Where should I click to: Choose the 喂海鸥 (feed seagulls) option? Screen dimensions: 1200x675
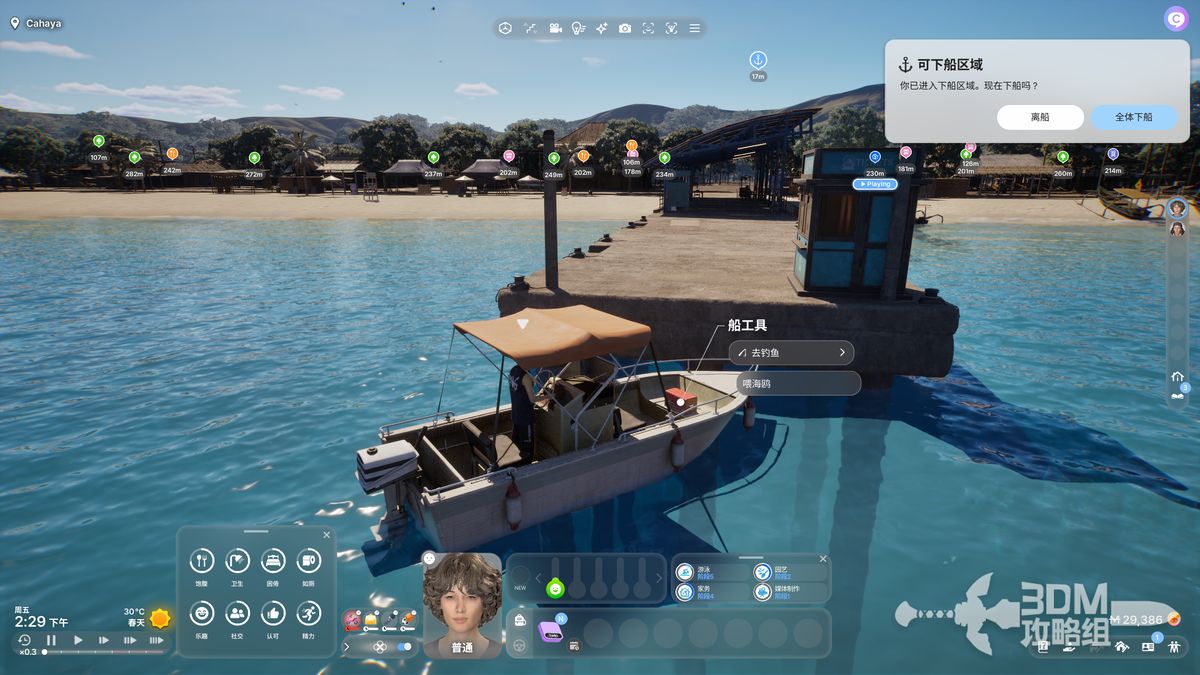pos(797,383)
